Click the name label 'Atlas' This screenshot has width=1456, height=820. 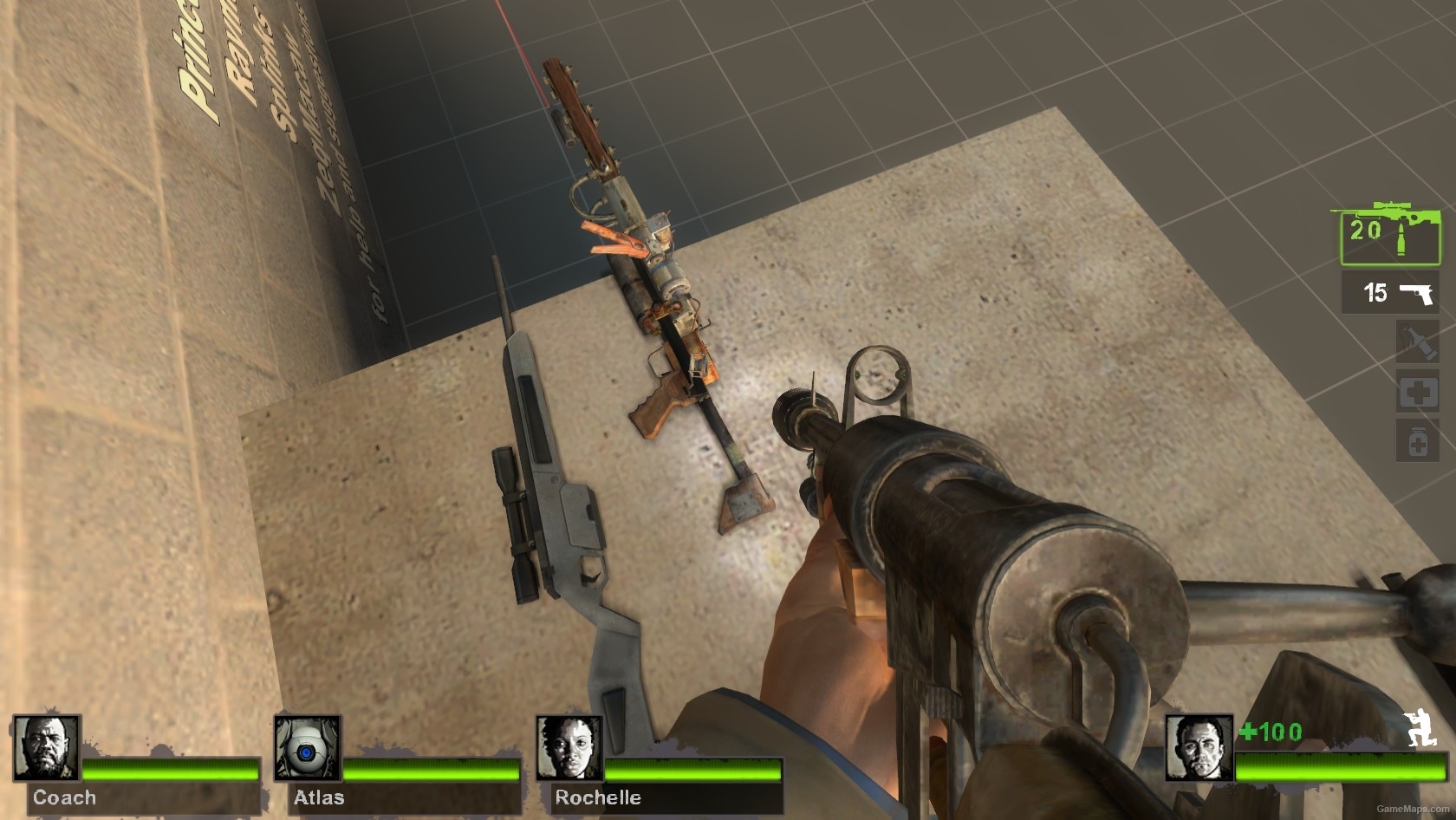321,797
